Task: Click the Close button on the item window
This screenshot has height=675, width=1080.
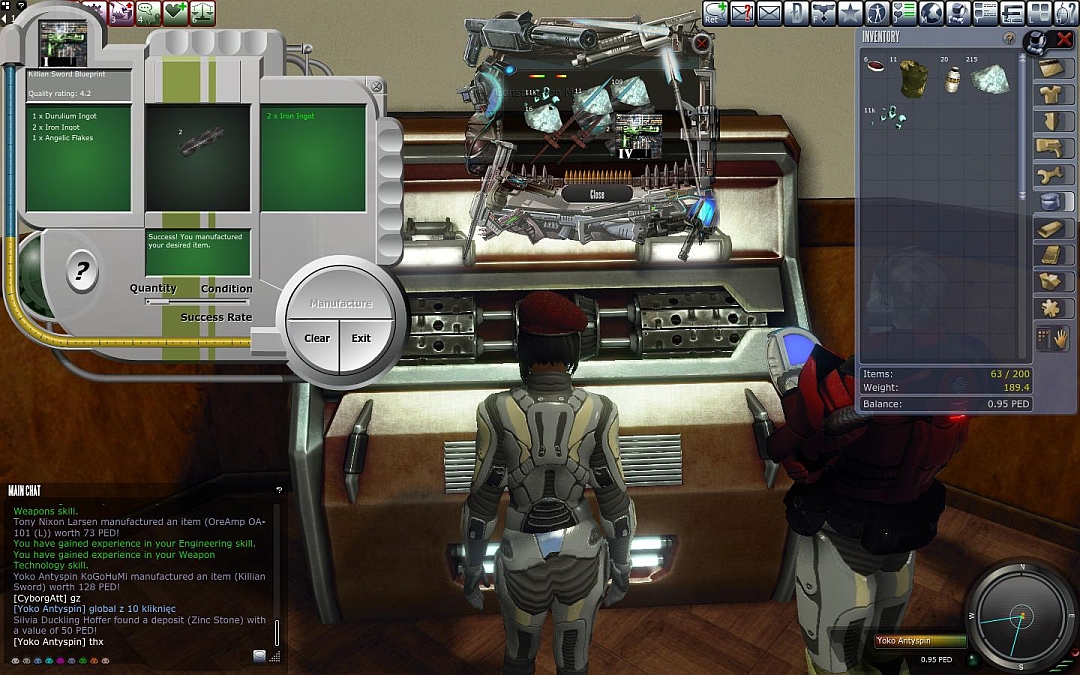Action: tap(597, 194)
